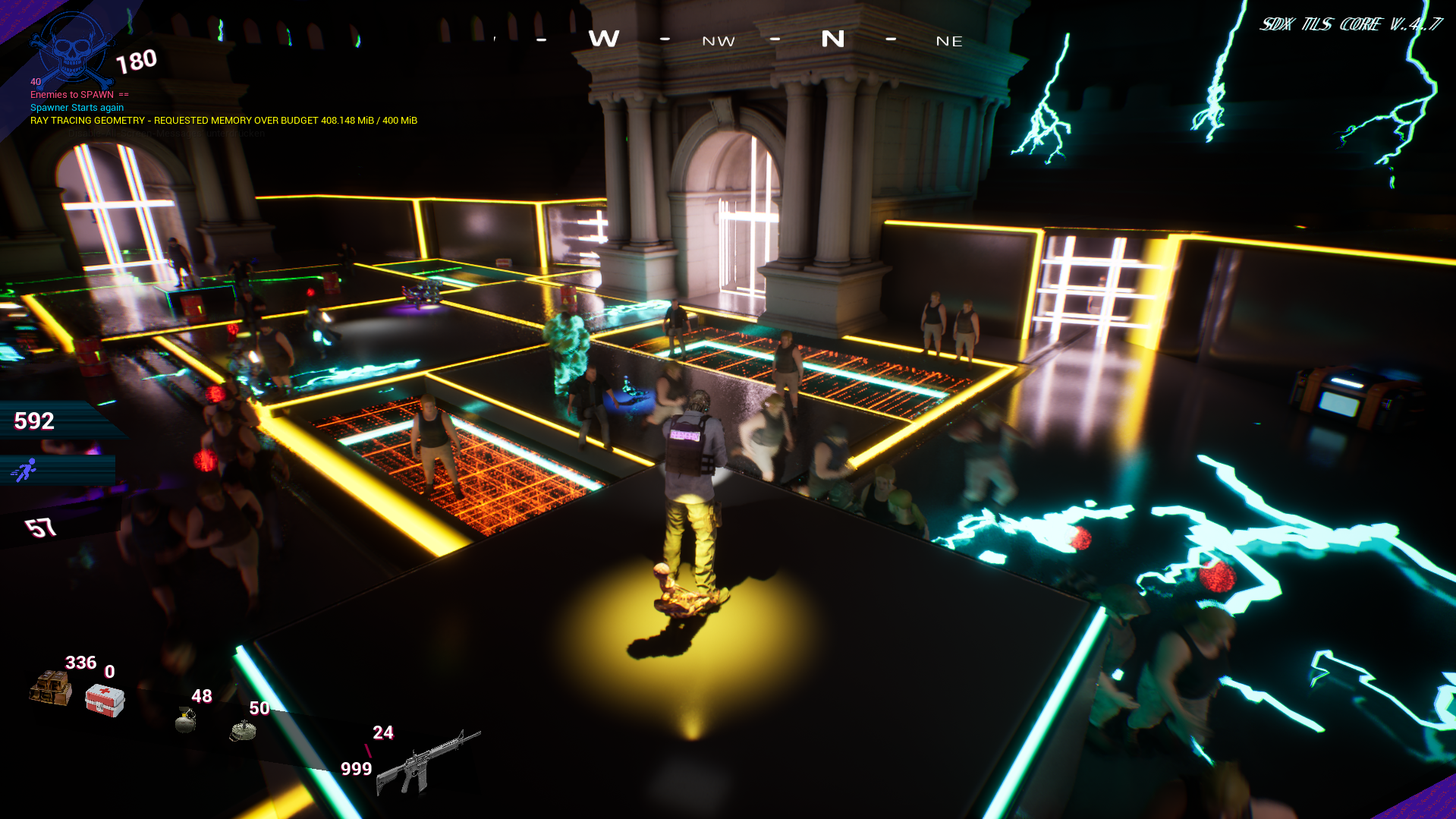This screenshot has width=1456, height=819.
Task: Click the W marker on the compass
Action: (604, 39)
